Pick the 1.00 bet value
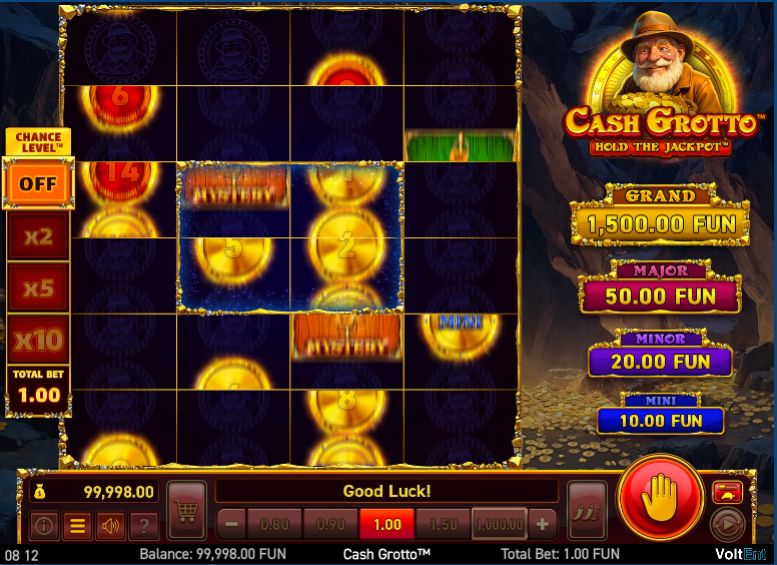 pos(386,523)
